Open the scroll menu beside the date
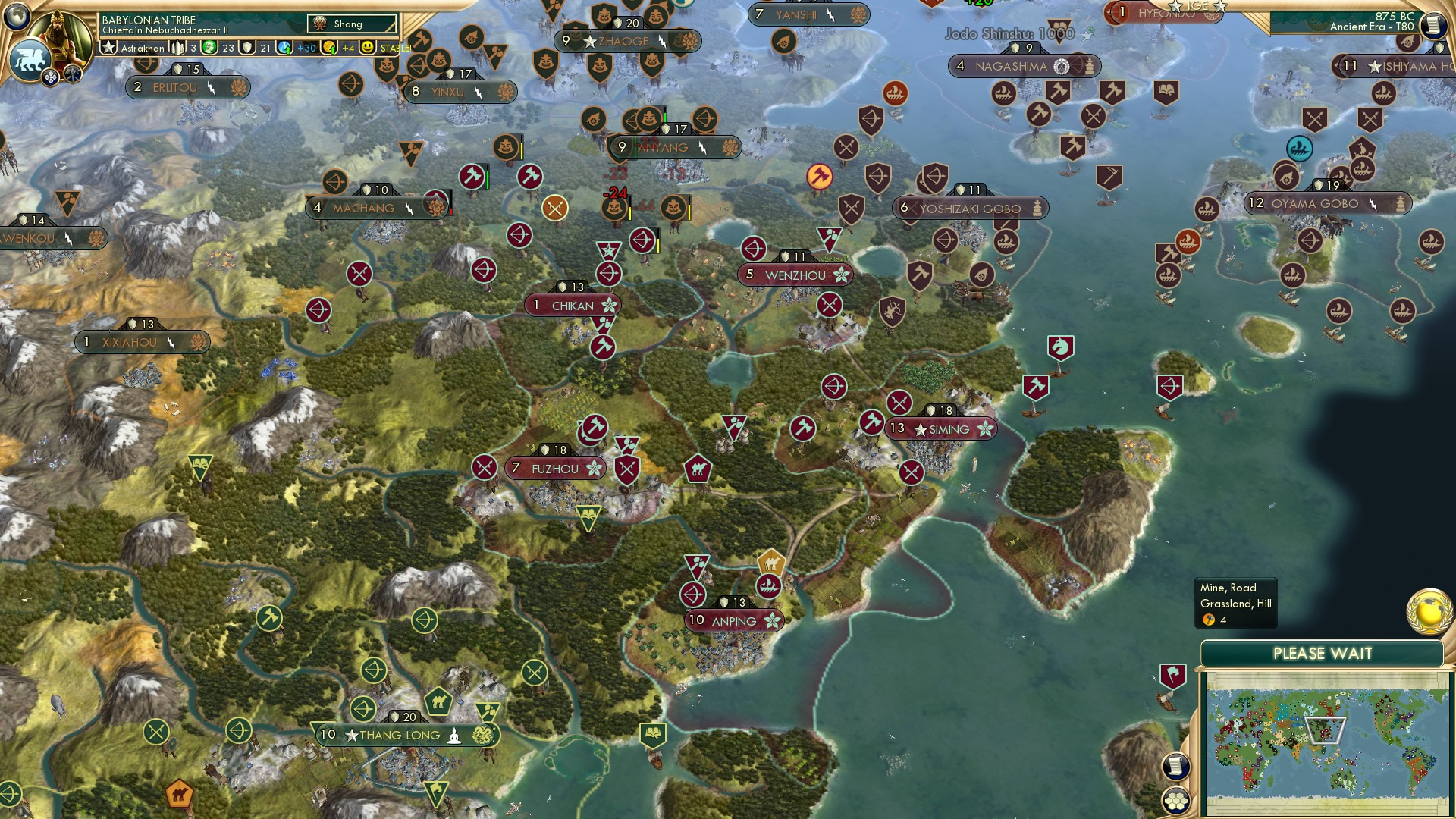Screen dimensions: 1456x819 coord(1433,24)
